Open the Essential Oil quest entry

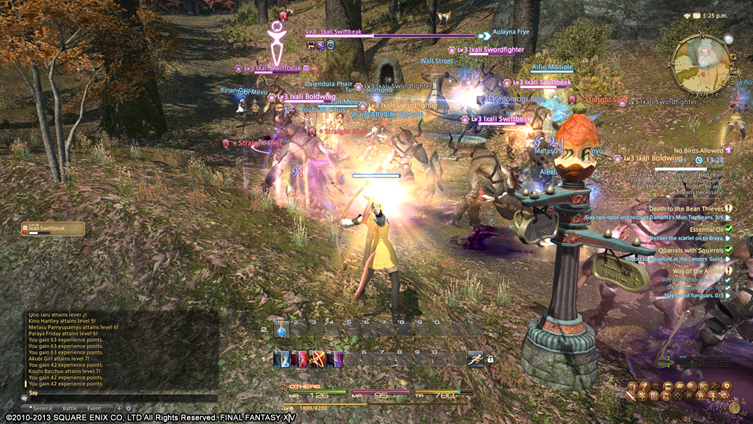(x=709, y=229)
